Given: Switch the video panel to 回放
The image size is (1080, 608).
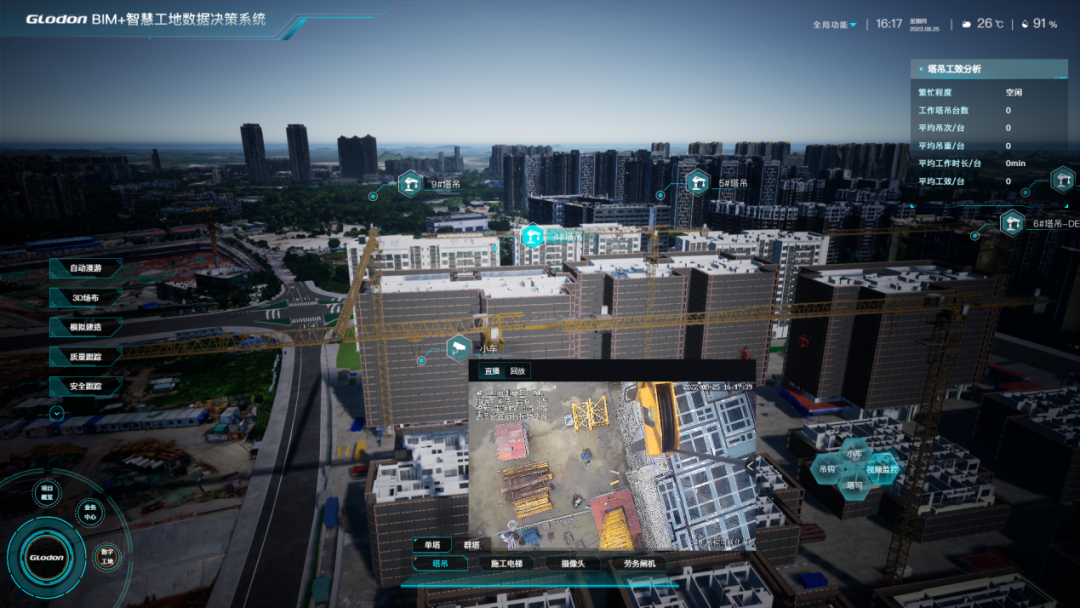Looking at the screenshot, I should [517, 371].
